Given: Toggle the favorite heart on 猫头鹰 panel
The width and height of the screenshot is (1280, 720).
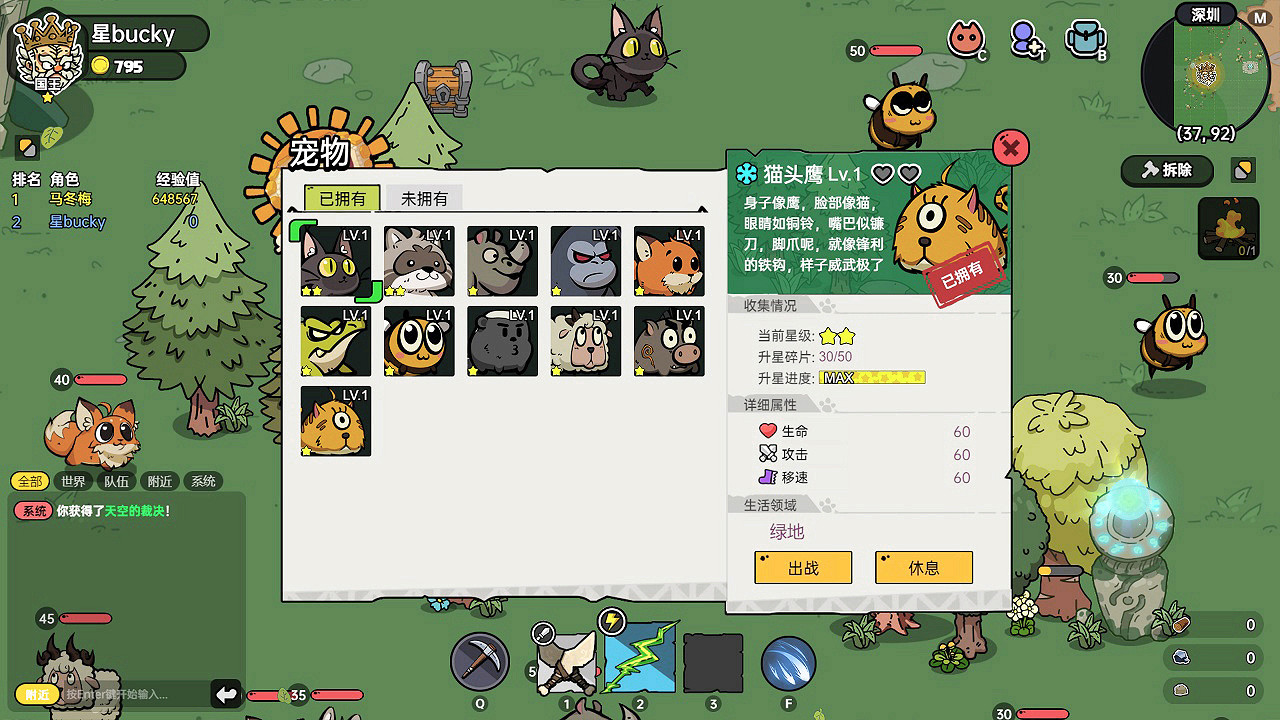Looking at the screenshot, I should tap(884, 172).
